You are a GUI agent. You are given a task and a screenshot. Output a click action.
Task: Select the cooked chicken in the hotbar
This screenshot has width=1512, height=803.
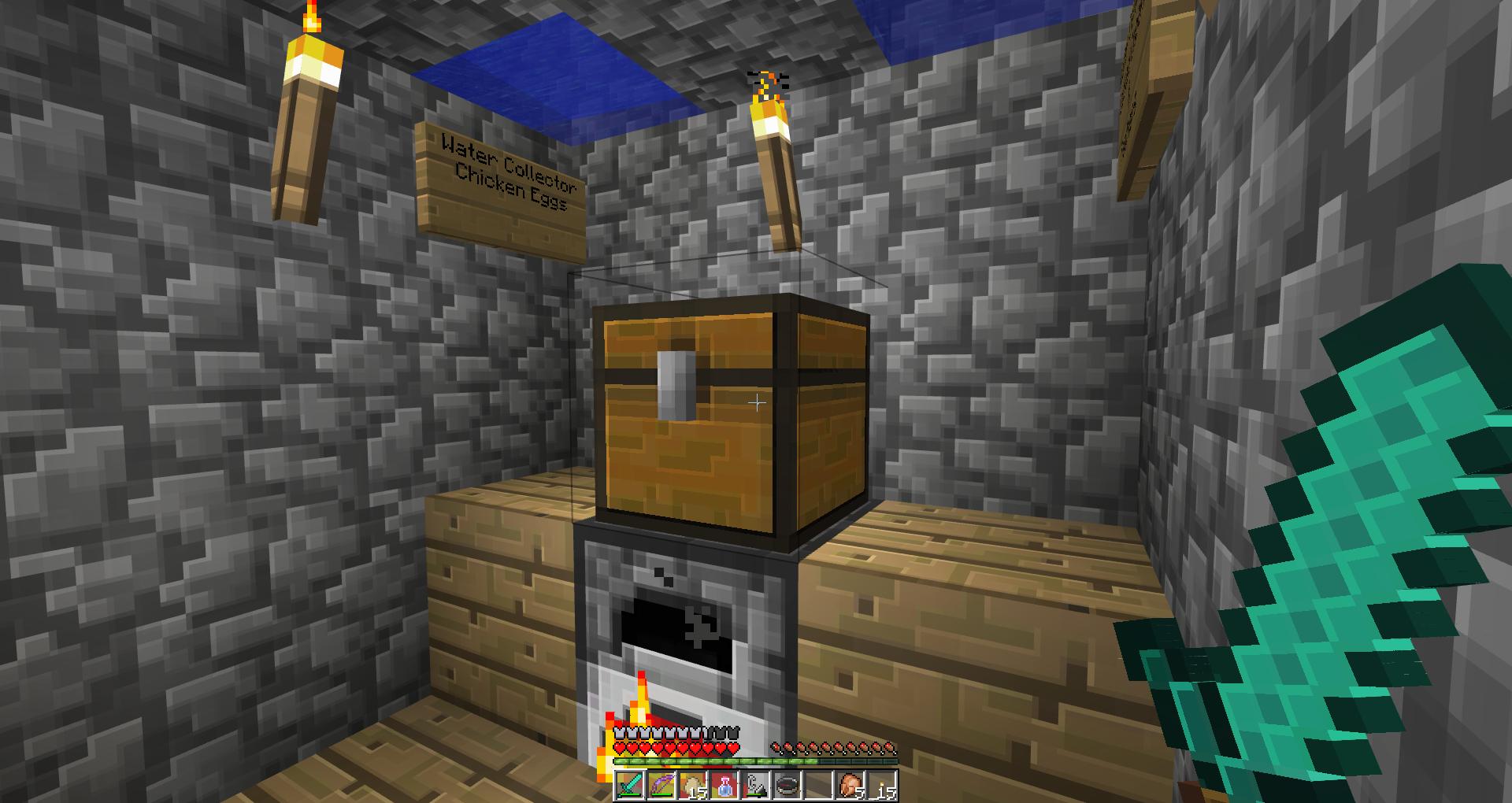851,786
